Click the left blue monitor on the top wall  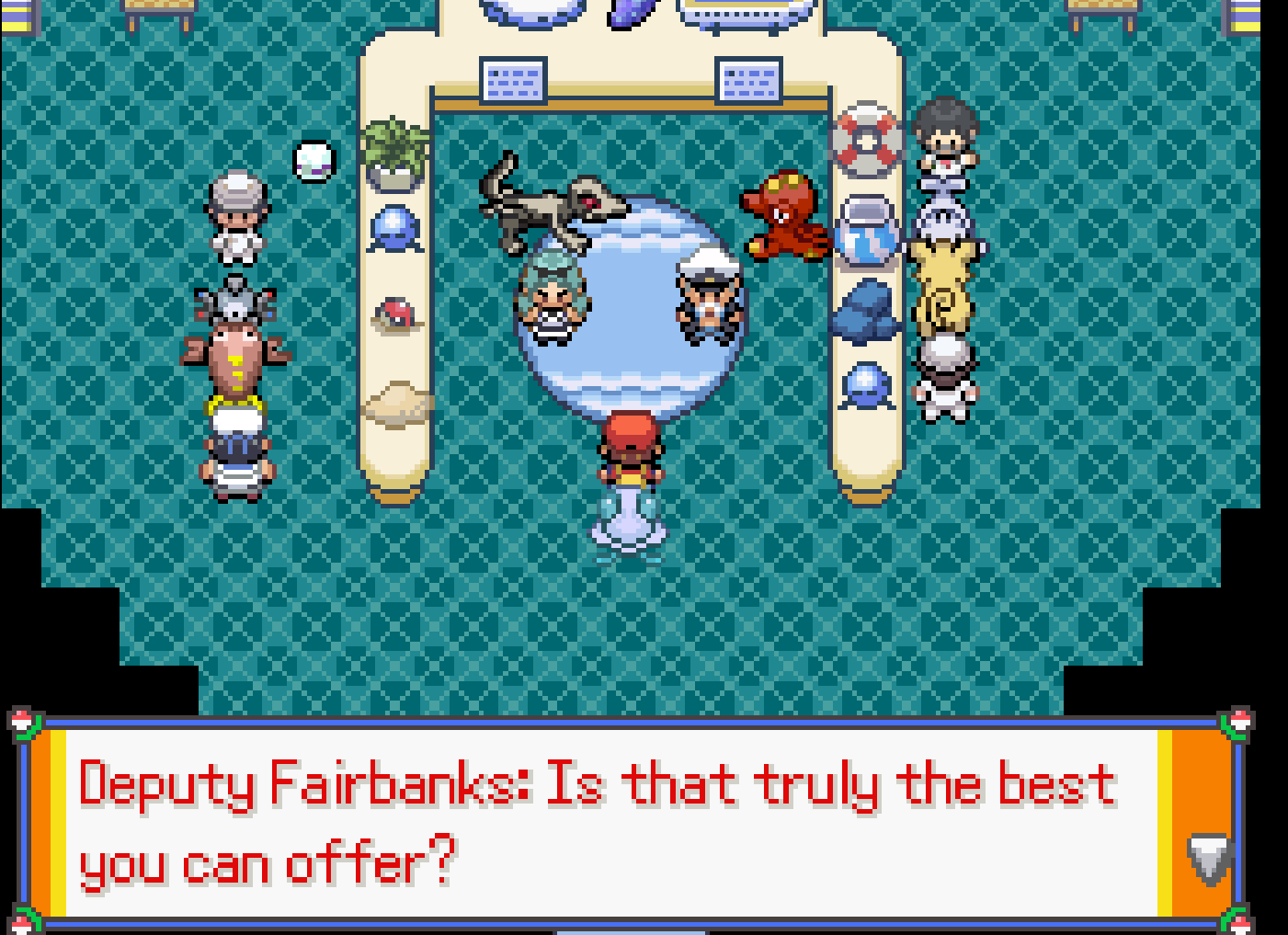[x=511, y=83]
